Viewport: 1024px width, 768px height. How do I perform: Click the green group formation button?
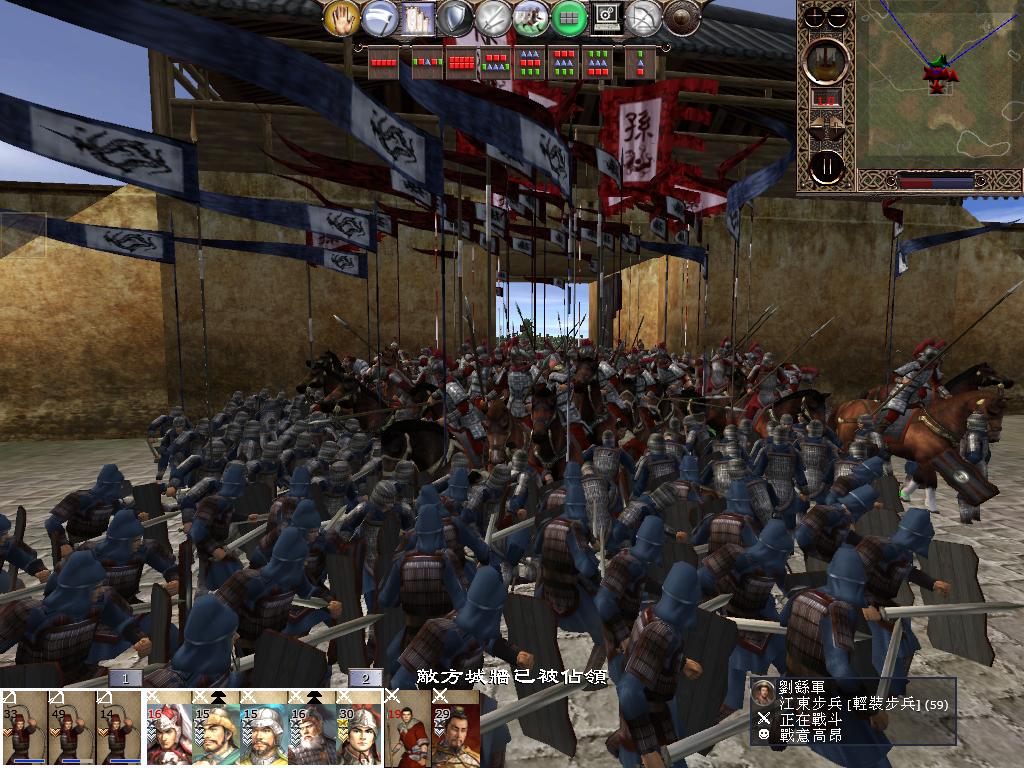(569, 17)
